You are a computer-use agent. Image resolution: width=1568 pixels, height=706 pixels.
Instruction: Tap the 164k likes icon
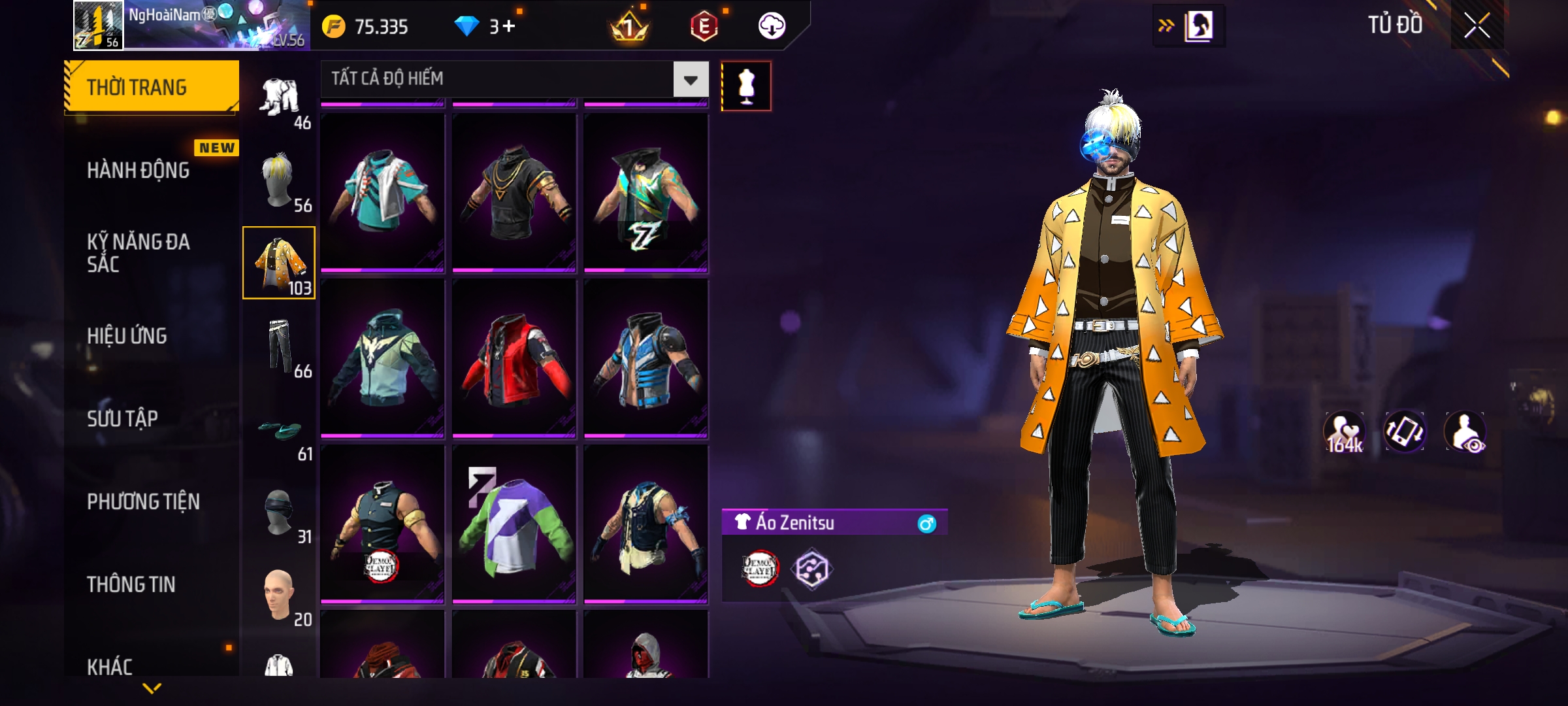(x=1345, y=432)
